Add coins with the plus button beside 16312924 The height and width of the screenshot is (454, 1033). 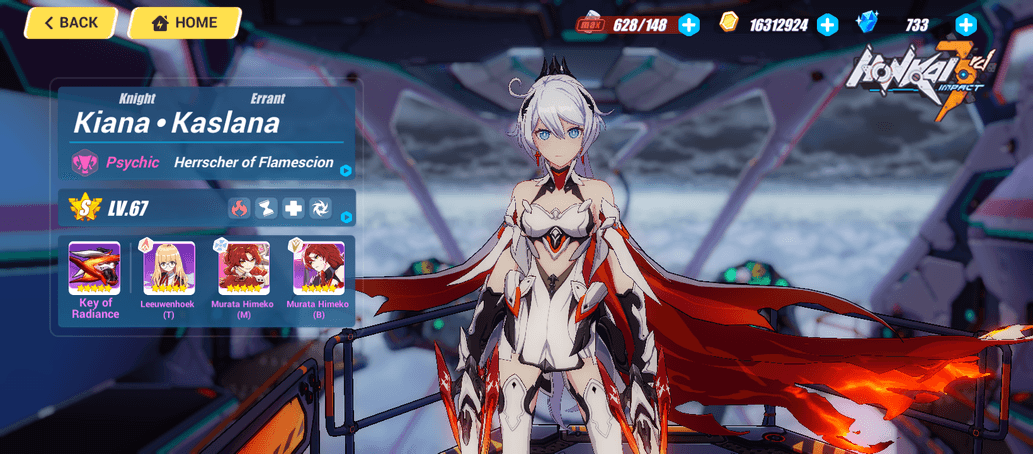[827, 25]
